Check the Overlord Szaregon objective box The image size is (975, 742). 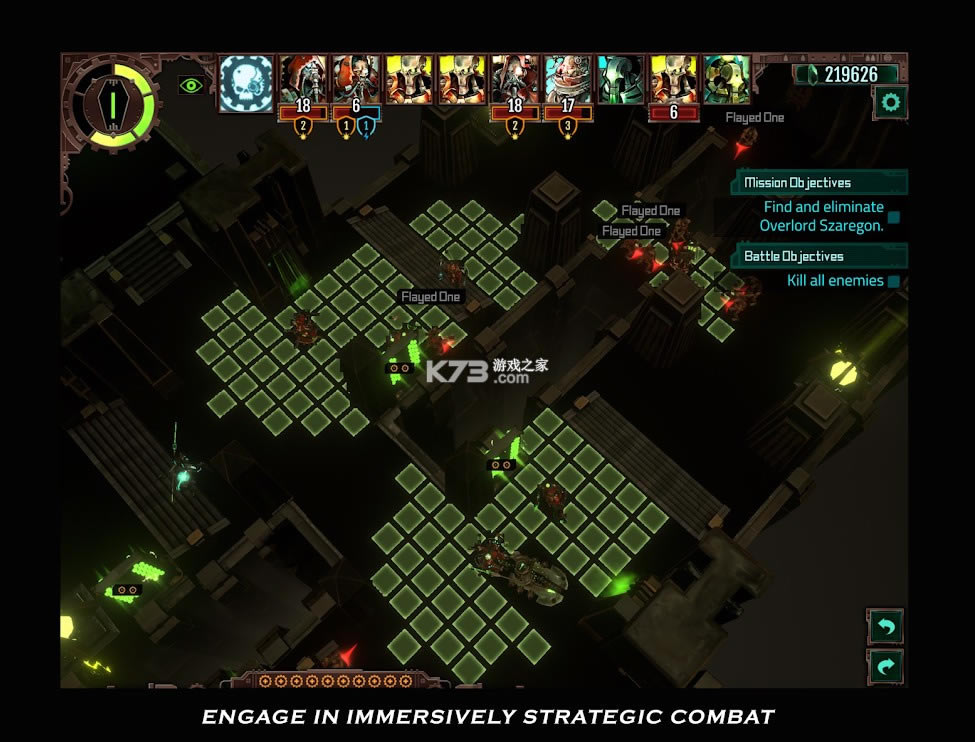(x=894, y=217)
